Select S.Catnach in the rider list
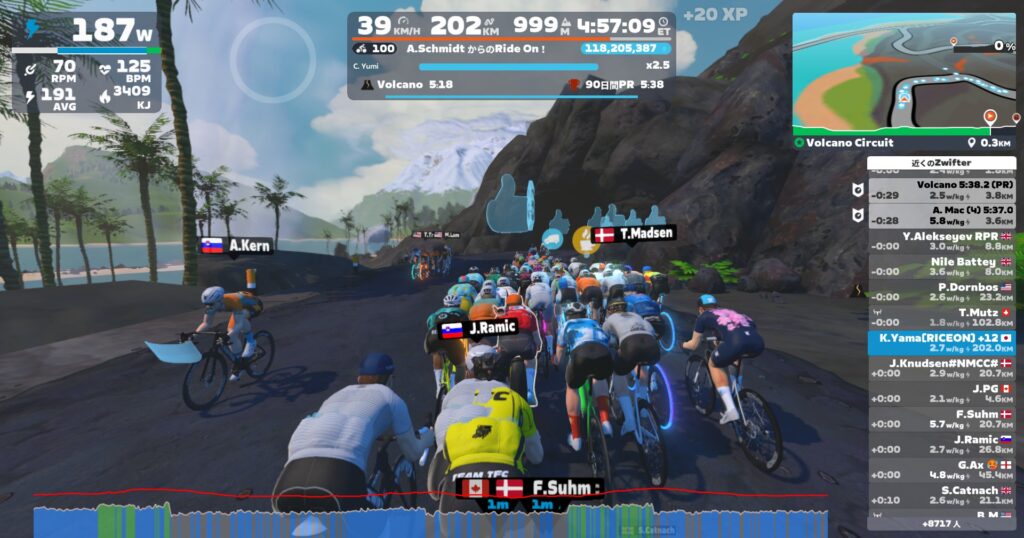The image size is (1024, 538). (941, 496)
